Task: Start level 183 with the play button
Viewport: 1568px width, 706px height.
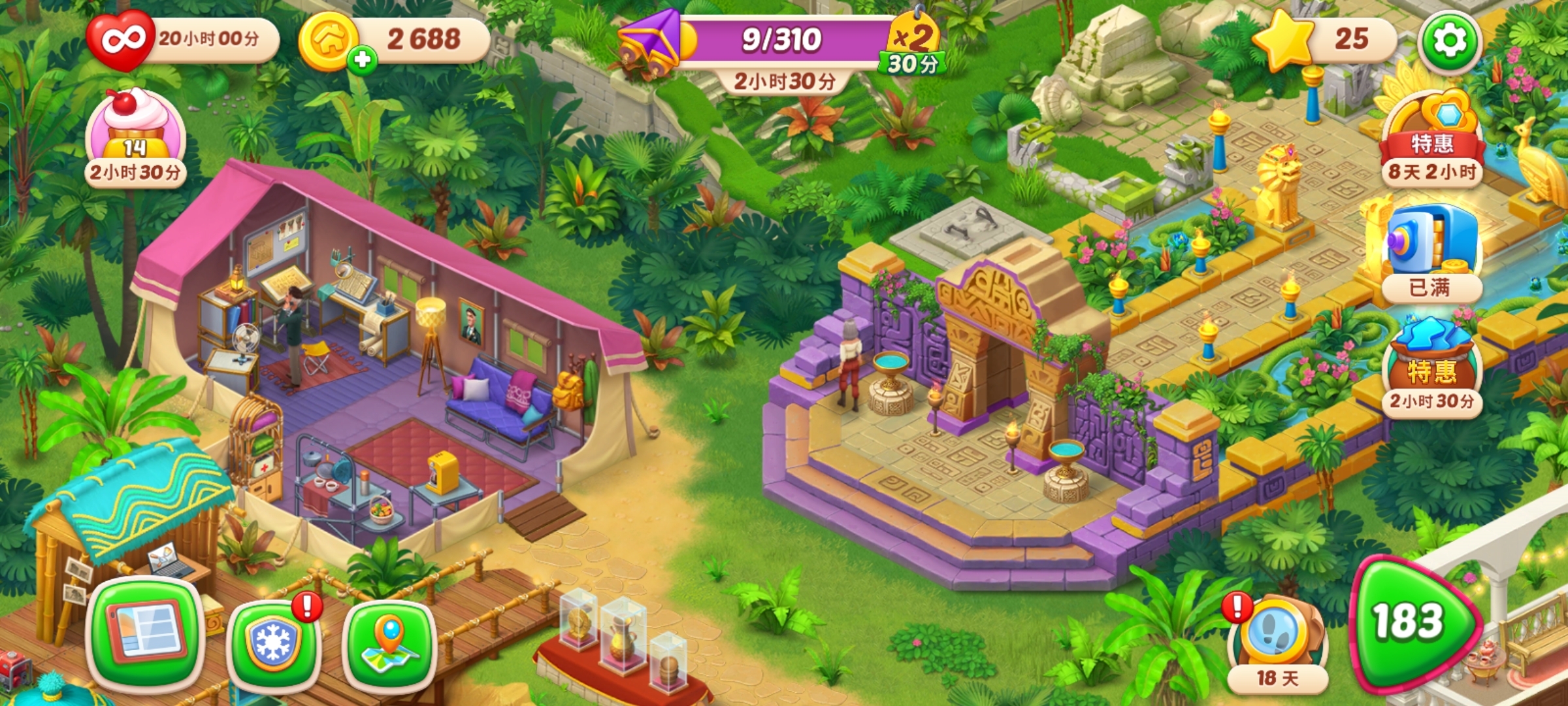Action: pos(1411,622)
